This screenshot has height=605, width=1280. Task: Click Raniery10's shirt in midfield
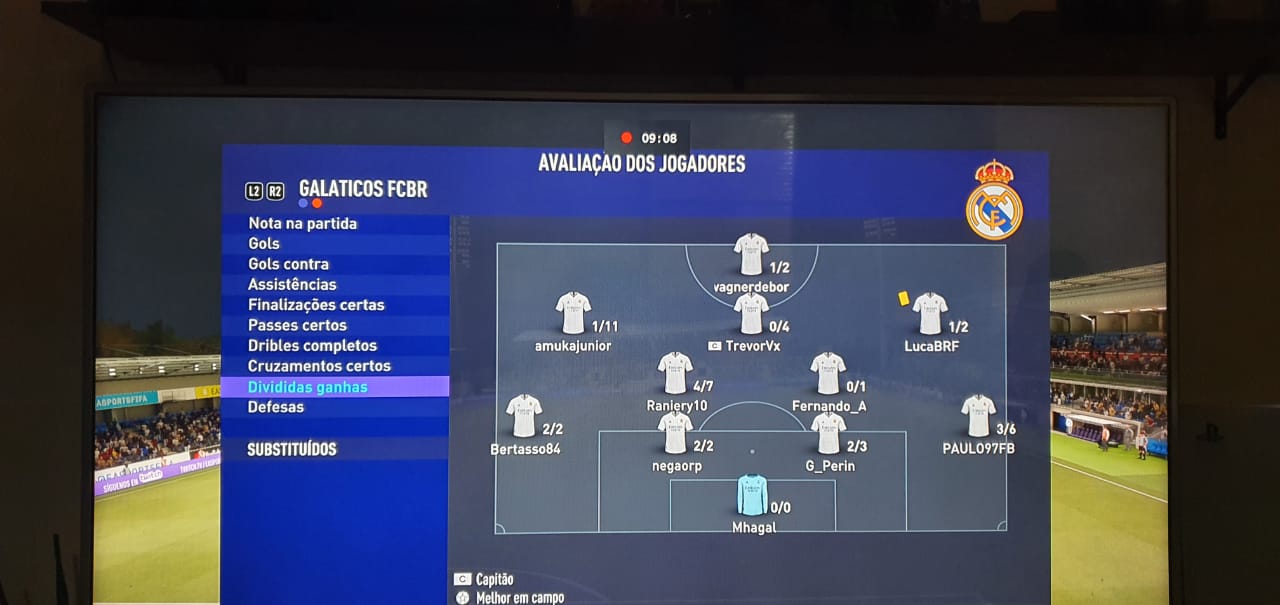(675, 372)
